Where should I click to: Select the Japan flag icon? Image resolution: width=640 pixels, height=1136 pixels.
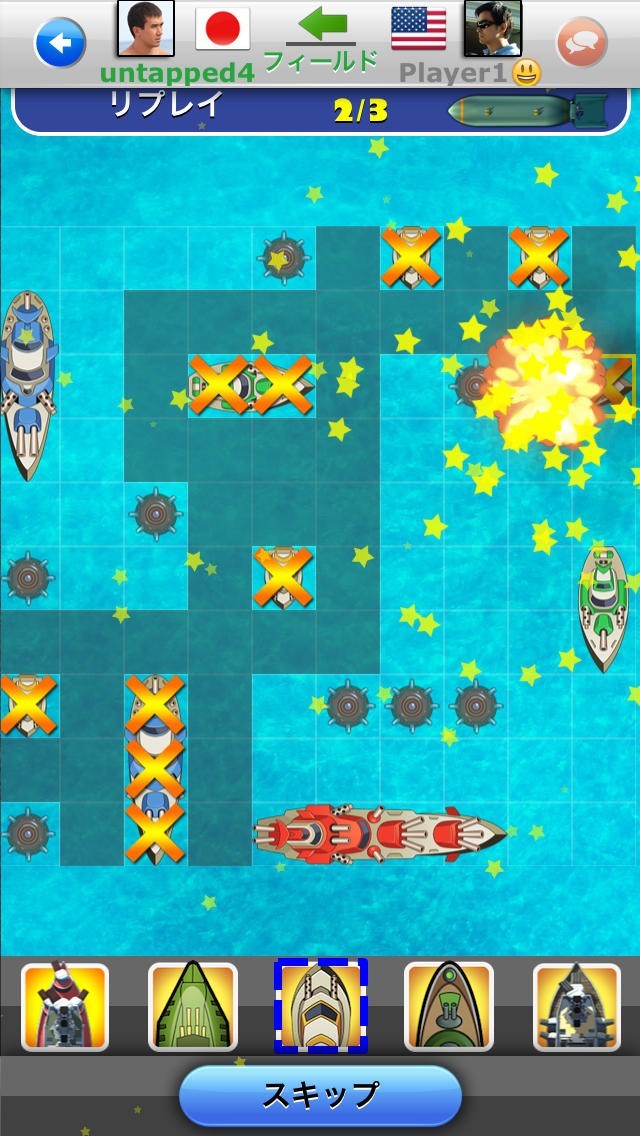222,29
